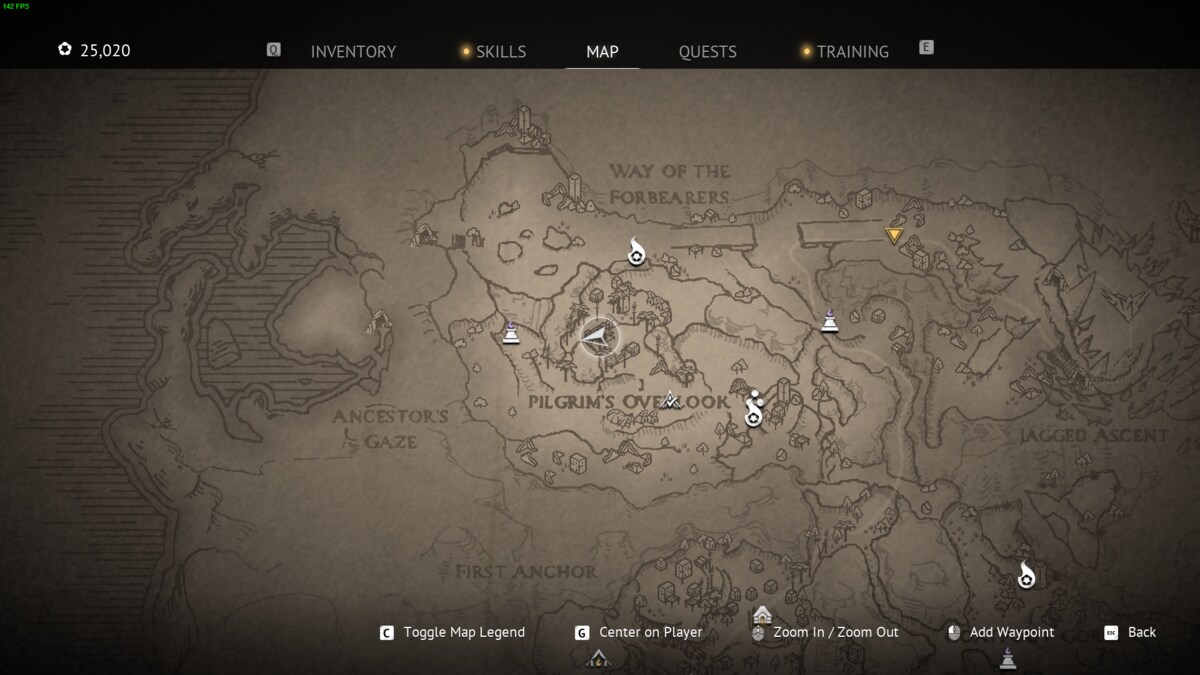
Task: Switch to the Training tab
Action: tap(852, 52)
